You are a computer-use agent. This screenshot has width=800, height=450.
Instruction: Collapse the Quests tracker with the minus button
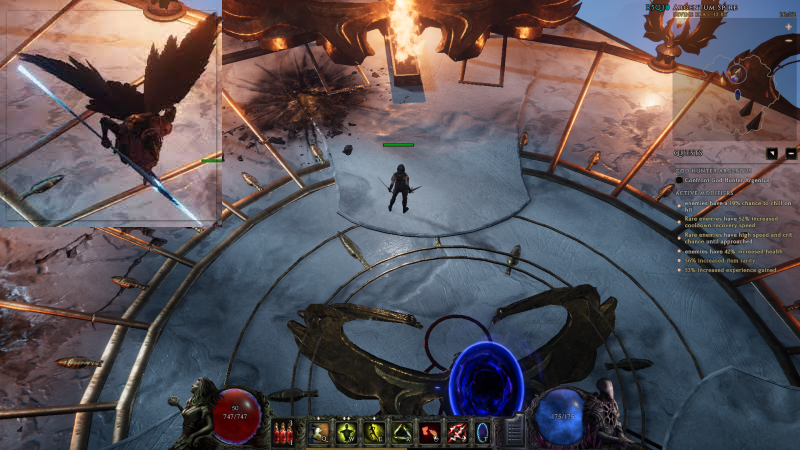[790, 154]
